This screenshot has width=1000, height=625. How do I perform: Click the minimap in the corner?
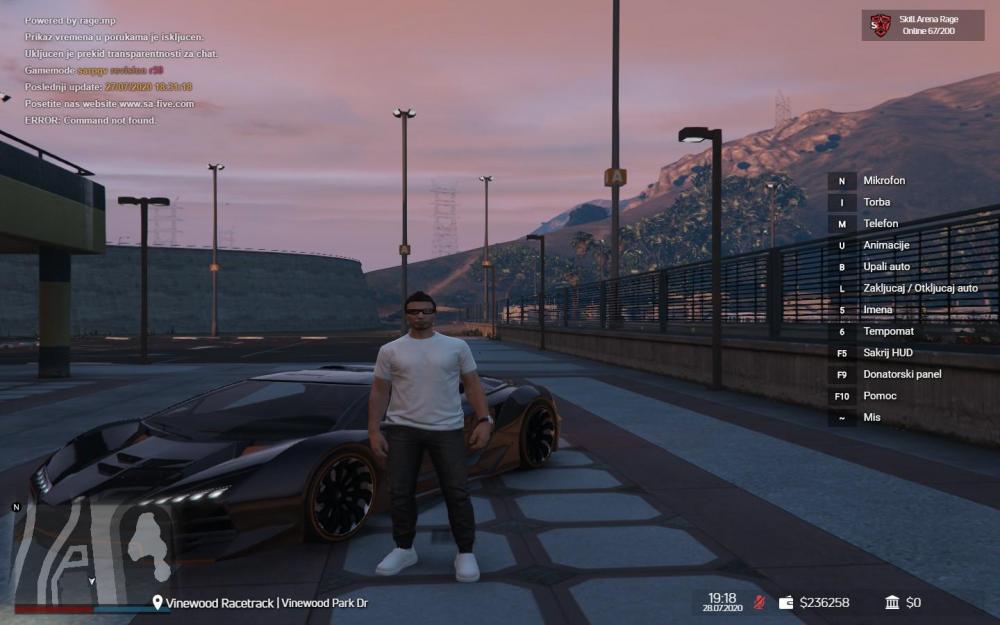point(90,551)
